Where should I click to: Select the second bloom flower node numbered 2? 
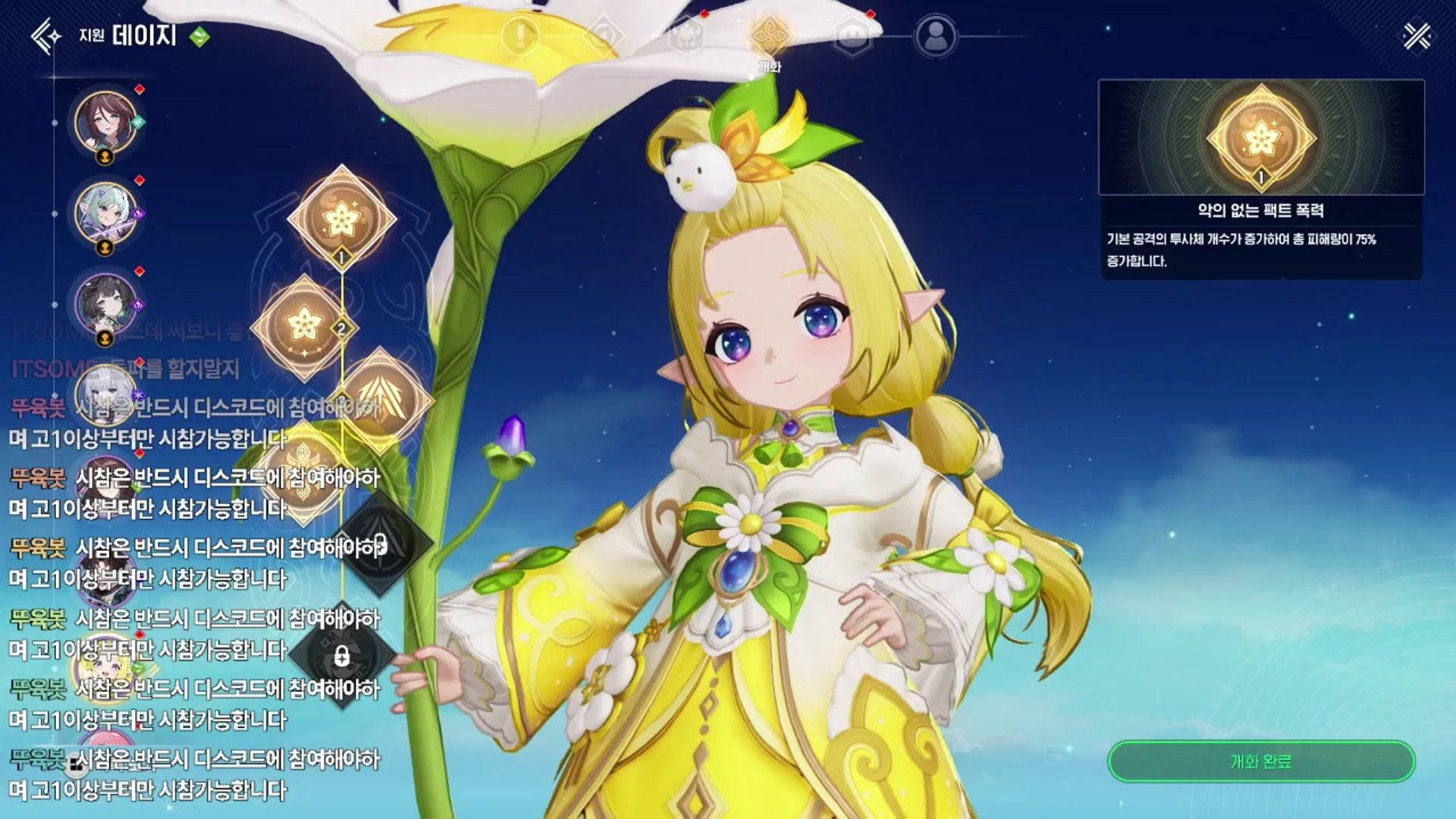(304, 326)
